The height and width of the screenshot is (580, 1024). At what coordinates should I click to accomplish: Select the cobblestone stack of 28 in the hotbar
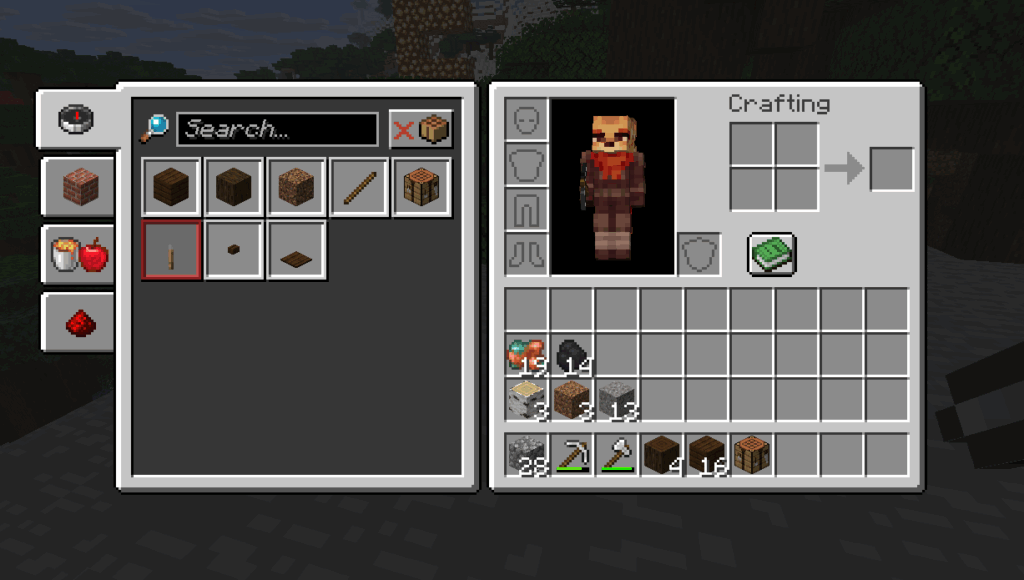(x=526, y=455)
